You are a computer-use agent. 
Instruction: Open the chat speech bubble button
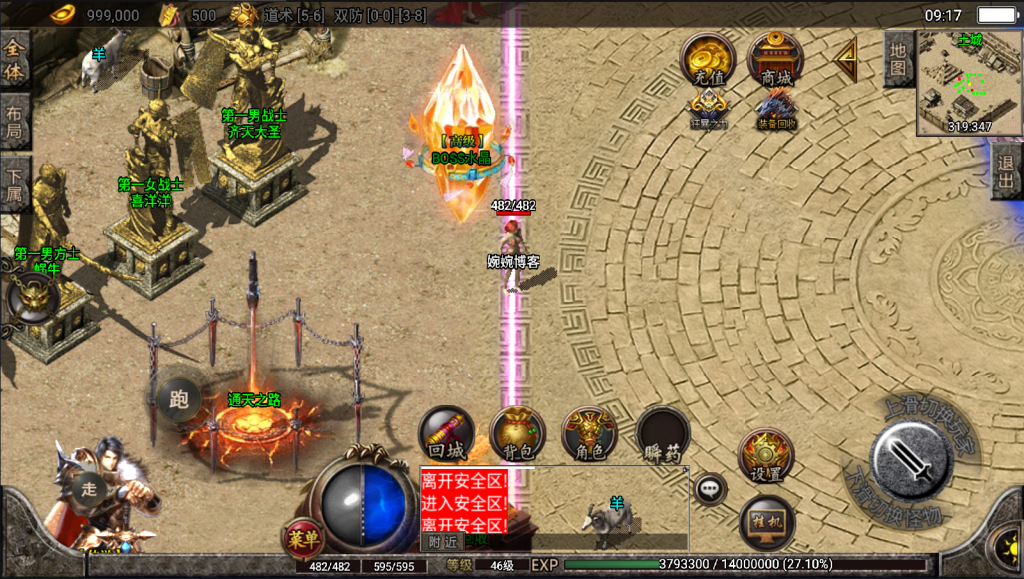[710, 489]
